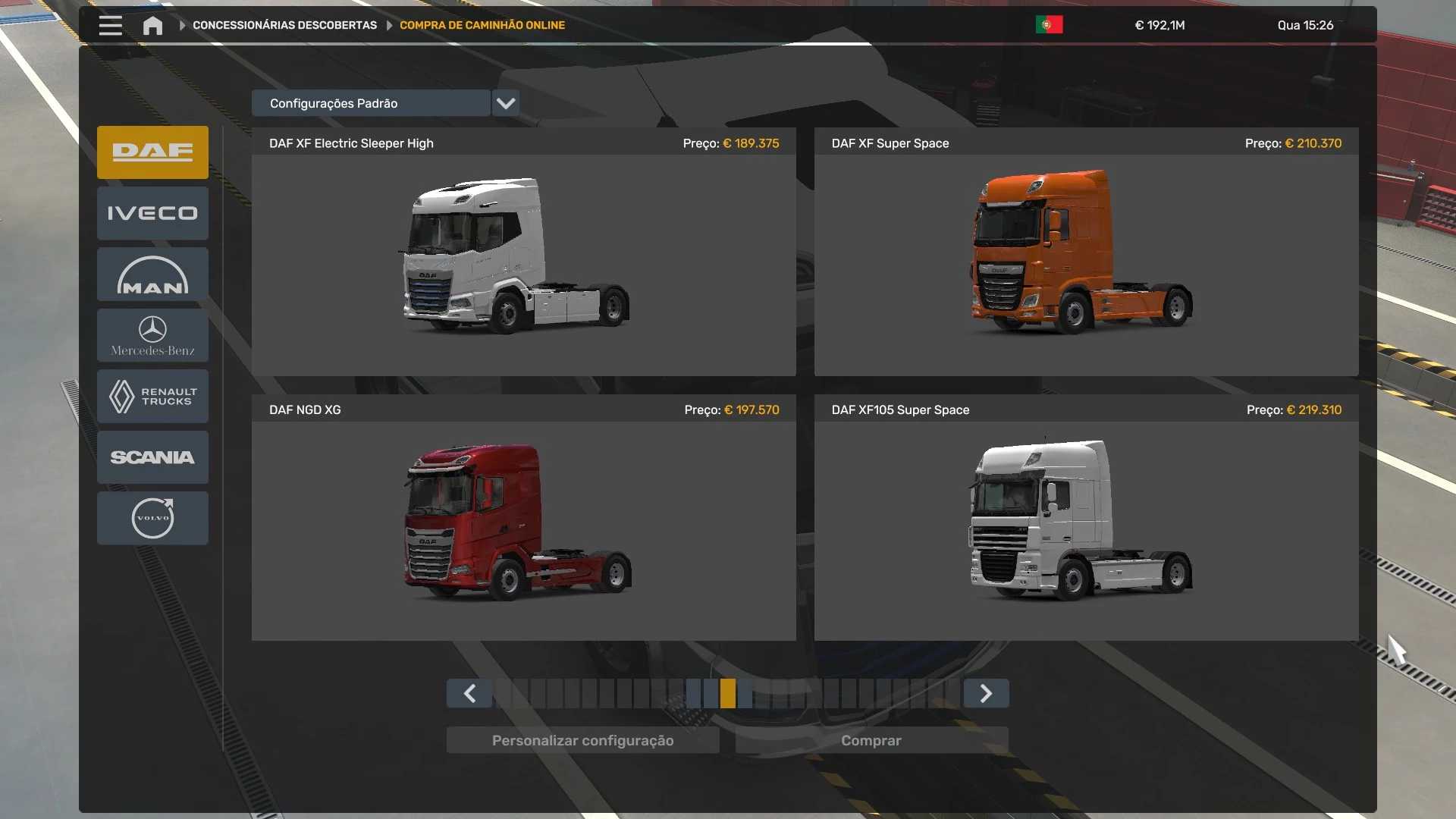This screenshot has width=1456, height=819.
Task: Go to the previous truck page
Action: [x=469, y=694]
